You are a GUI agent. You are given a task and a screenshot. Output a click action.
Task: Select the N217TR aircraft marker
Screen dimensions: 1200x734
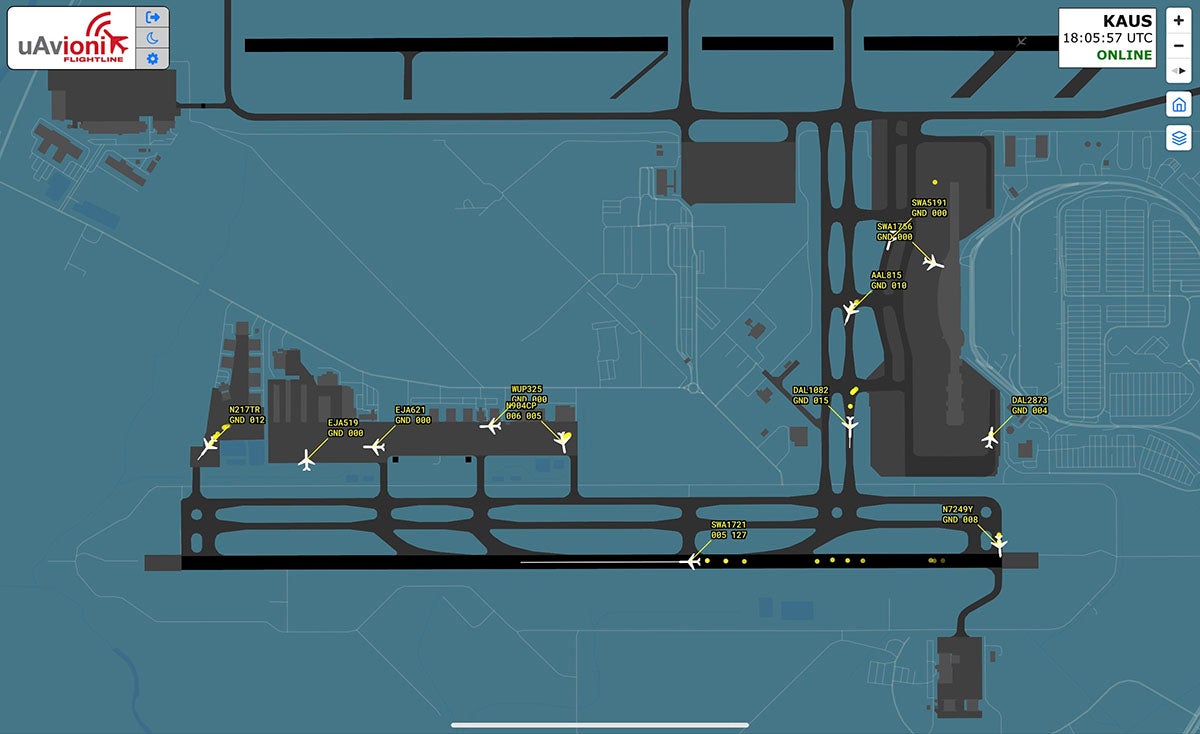(209, 446)
